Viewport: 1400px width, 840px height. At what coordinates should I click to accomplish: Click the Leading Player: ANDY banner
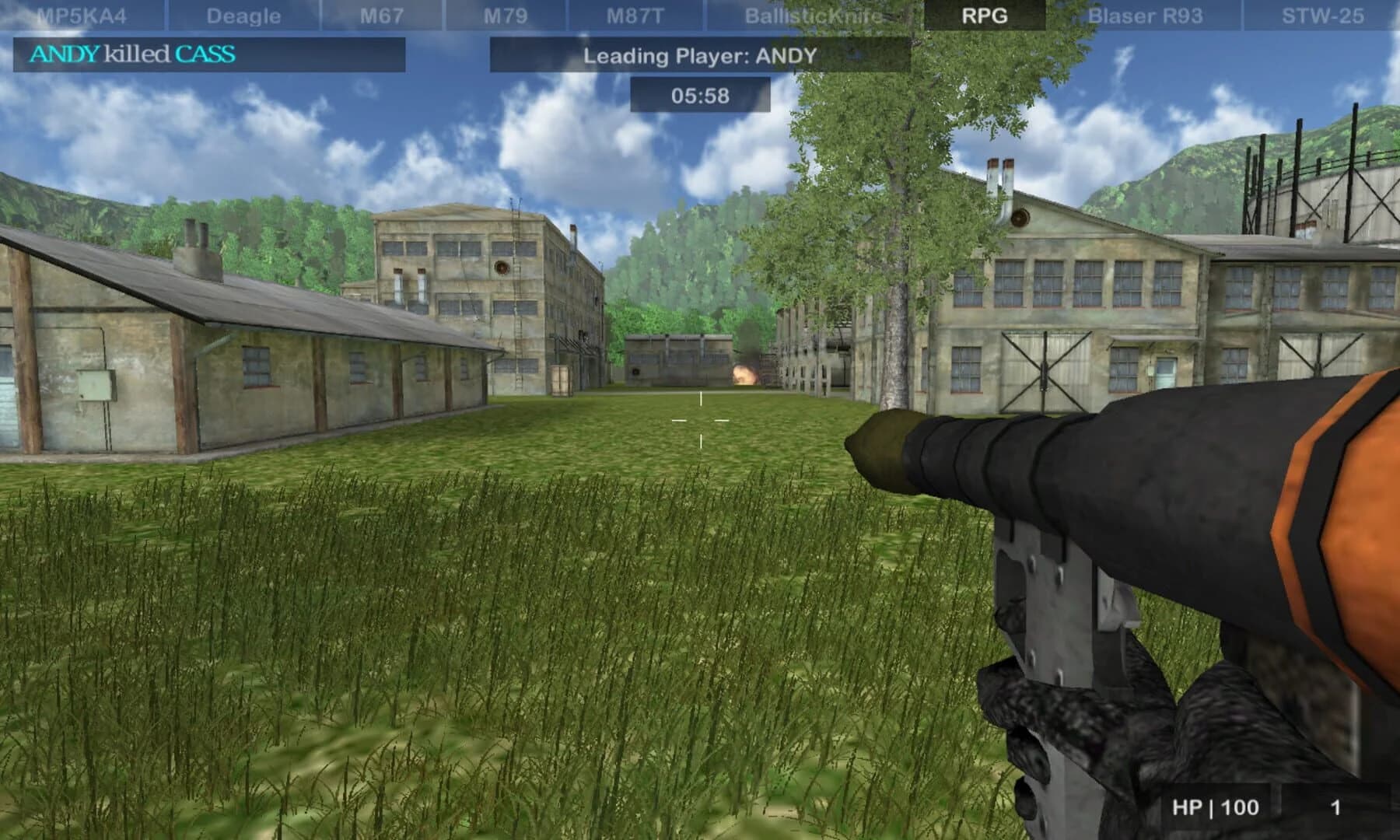(x=700, y=55)
